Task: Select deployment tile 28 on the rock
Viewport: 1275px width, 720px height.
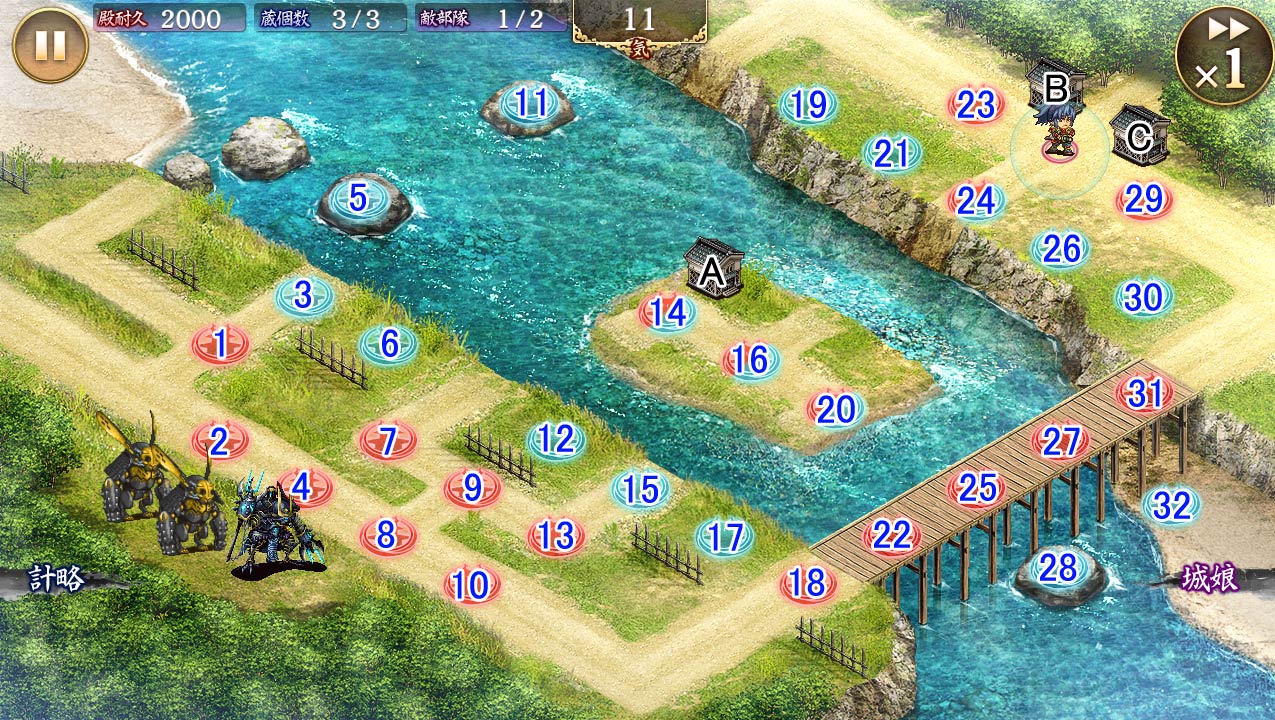Action: tap(1059, 569)
